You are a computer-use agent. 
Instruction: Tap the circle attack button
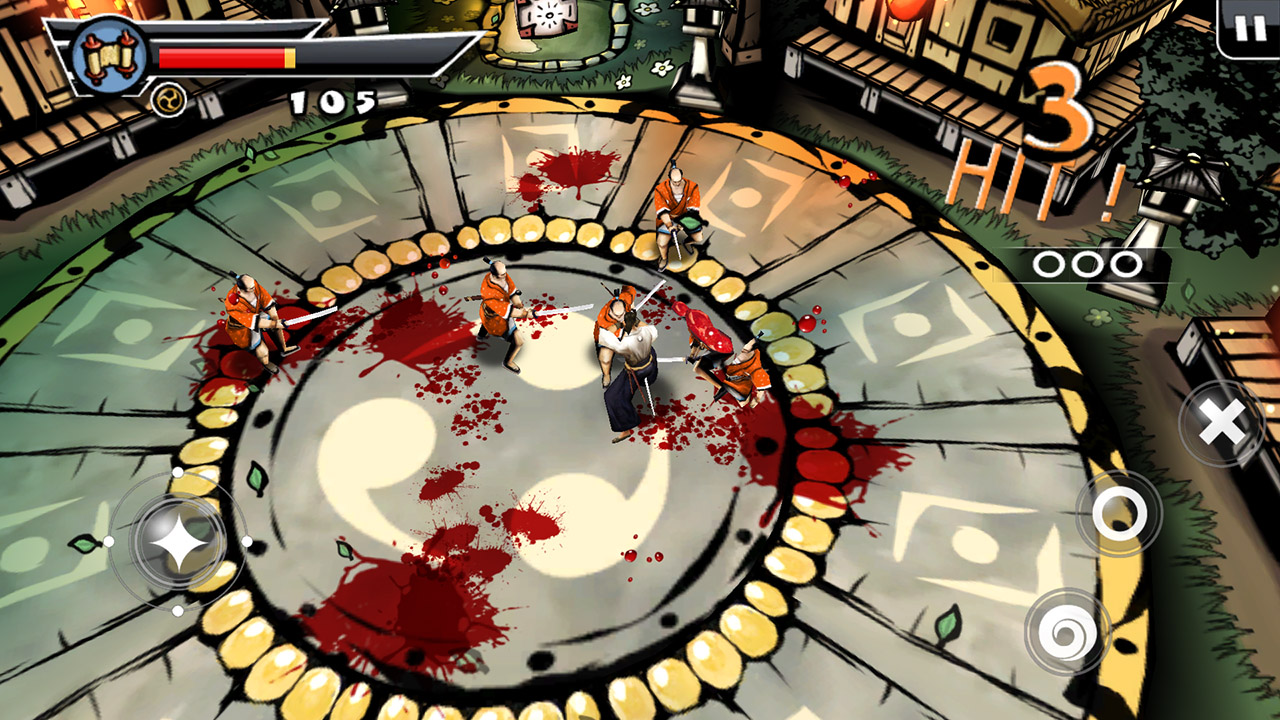[1118, 513]
